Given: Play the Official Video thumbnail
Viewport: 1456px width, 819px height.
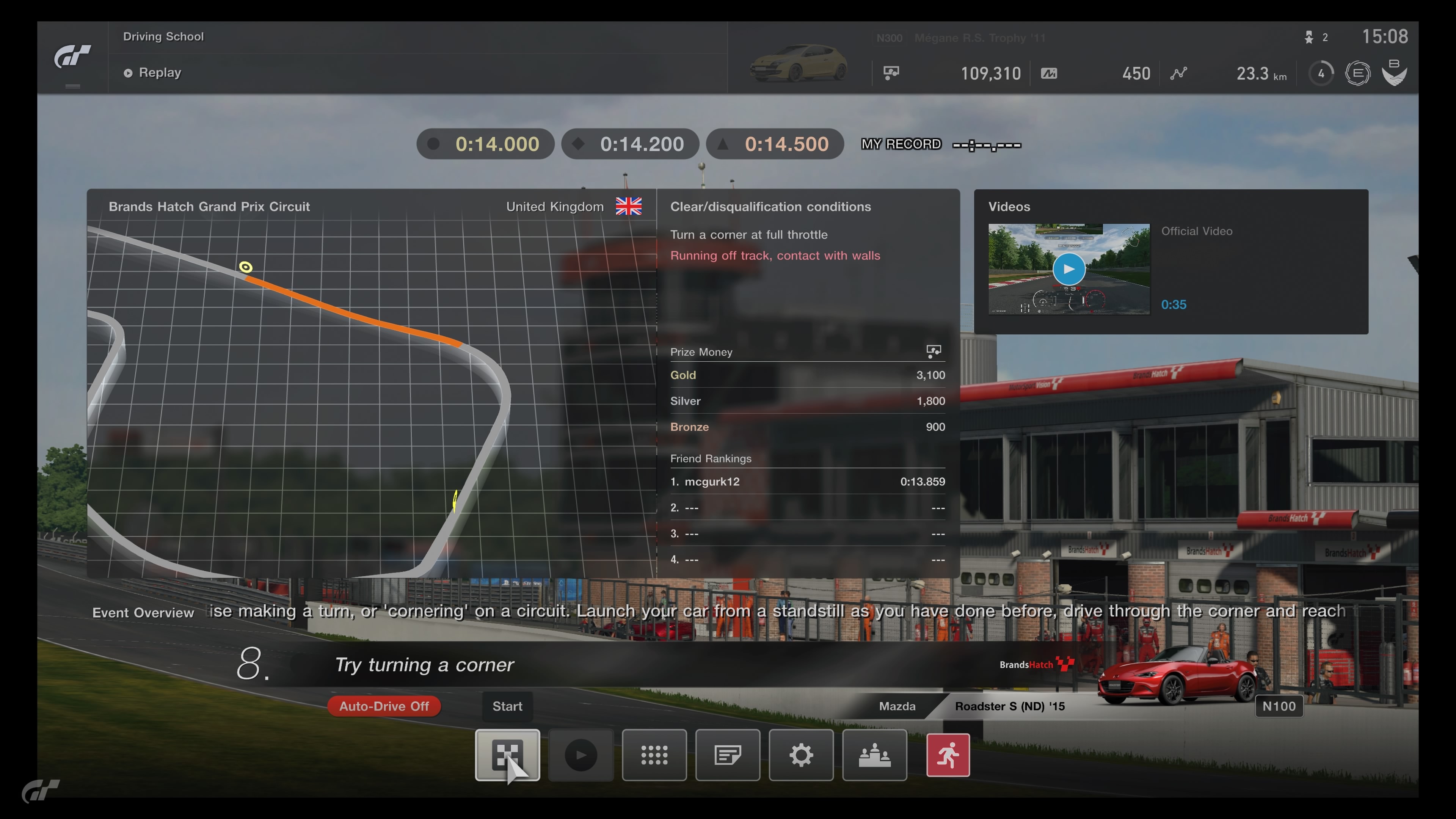Looking at the screenshot, I should pyautogui.click(x=1068, y=269).
